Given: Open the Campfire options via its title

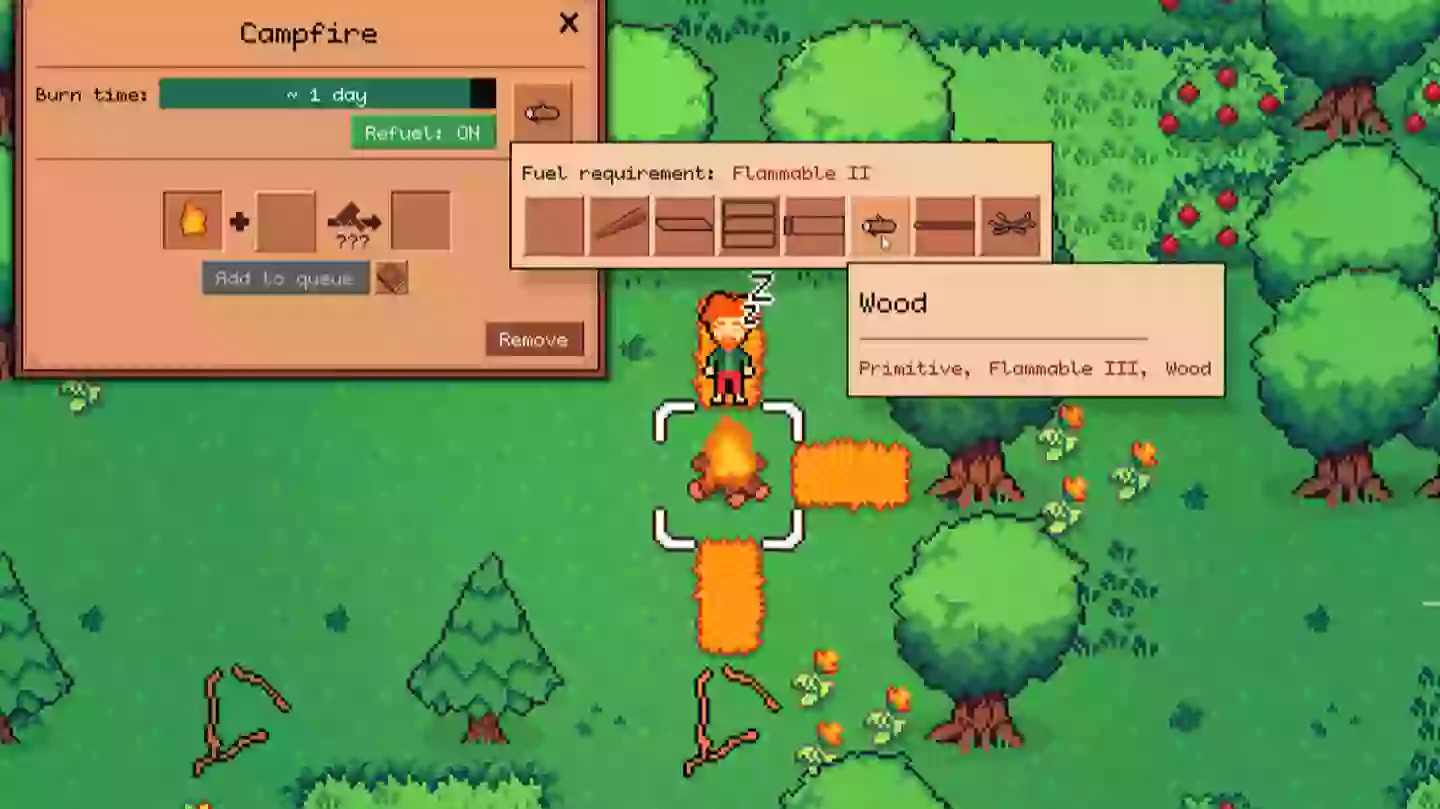Looking at the screenshot, I should click(307, 33).
